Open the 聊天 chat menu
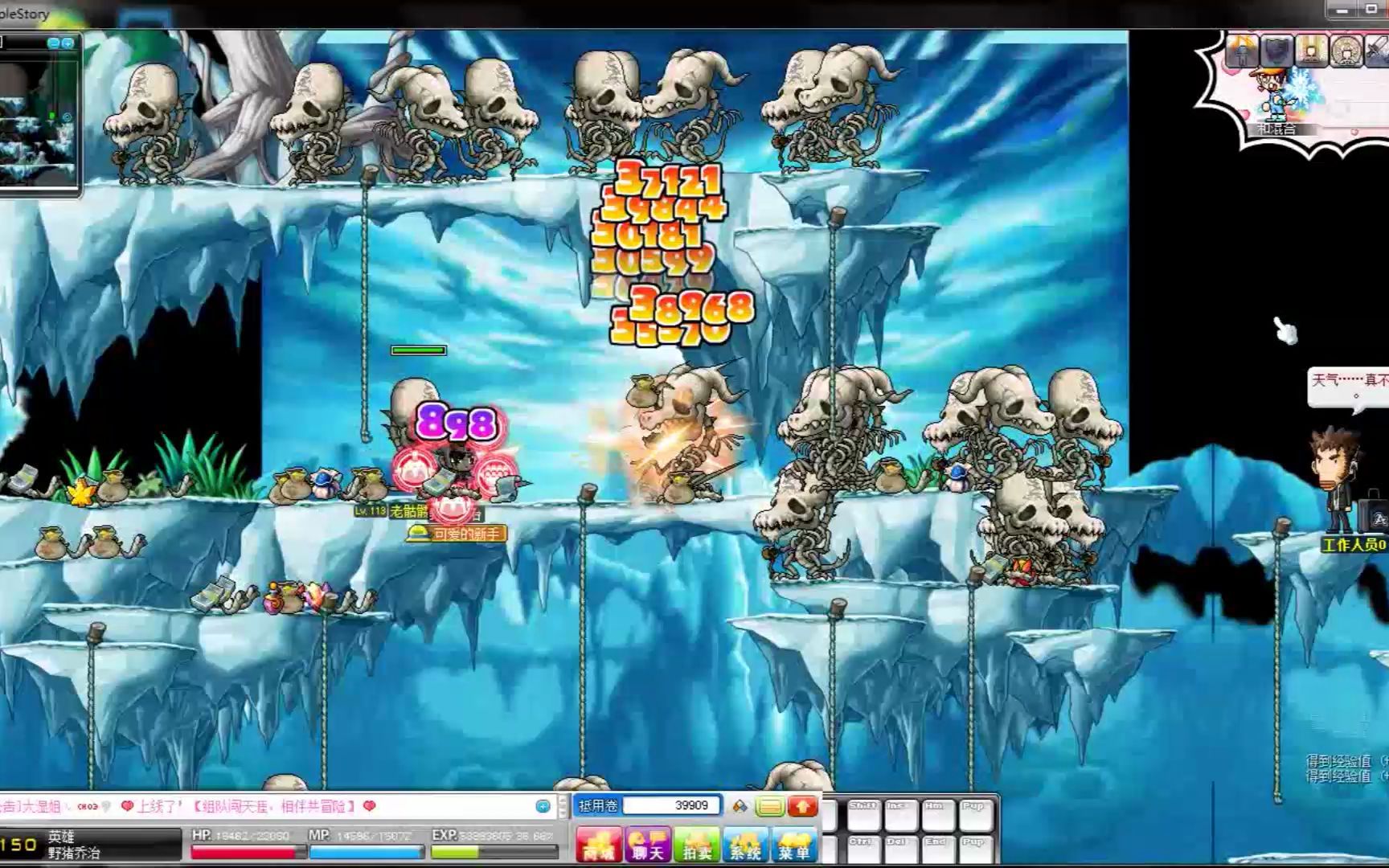 click(x=647, y=844)
